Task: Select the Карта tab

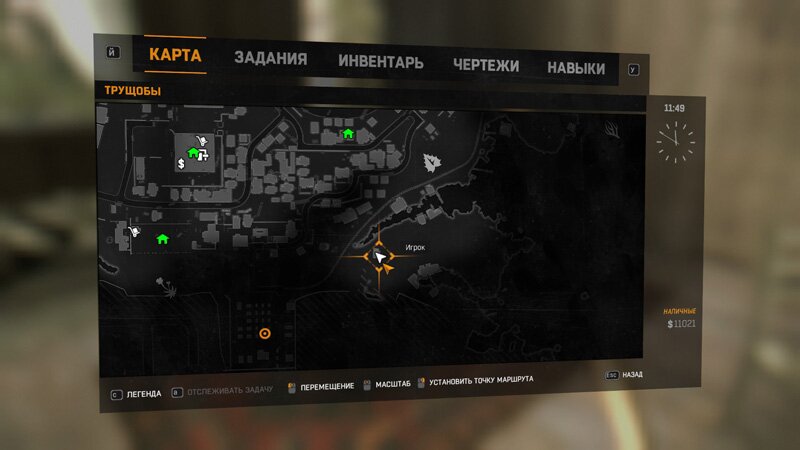Action: coord(175,54)
